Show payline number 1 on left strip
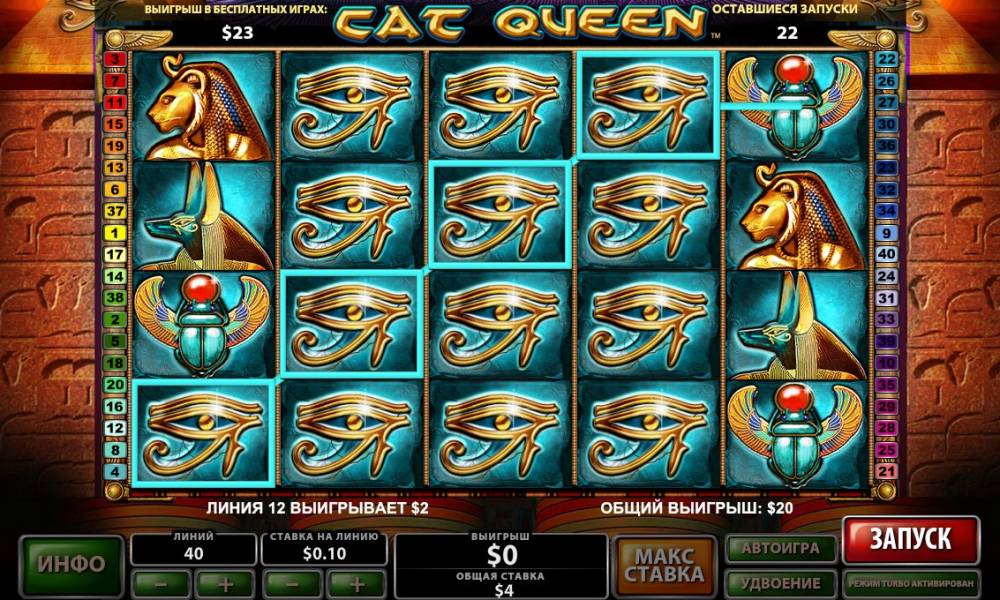 pyautogui.click(x=115, y=232)
